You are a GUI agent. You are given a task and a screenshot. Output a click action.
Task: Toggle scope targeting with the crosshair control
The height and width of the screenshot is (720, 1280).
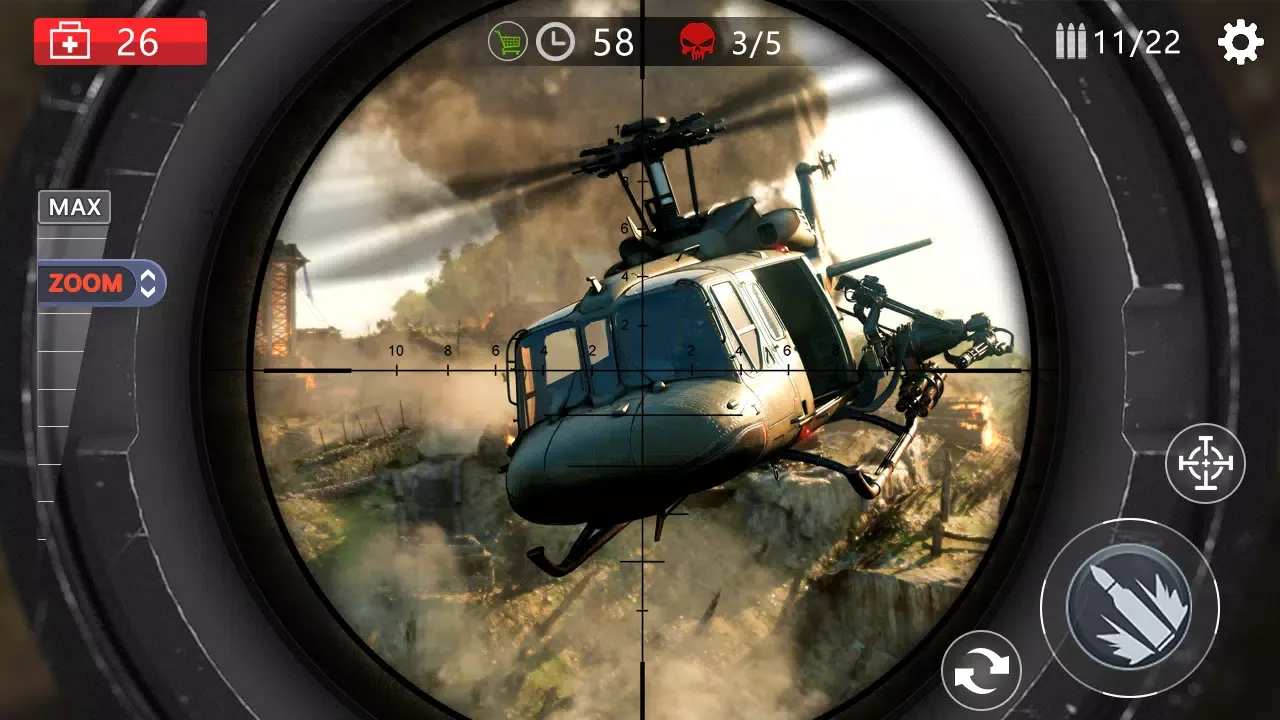(1205, 463)
